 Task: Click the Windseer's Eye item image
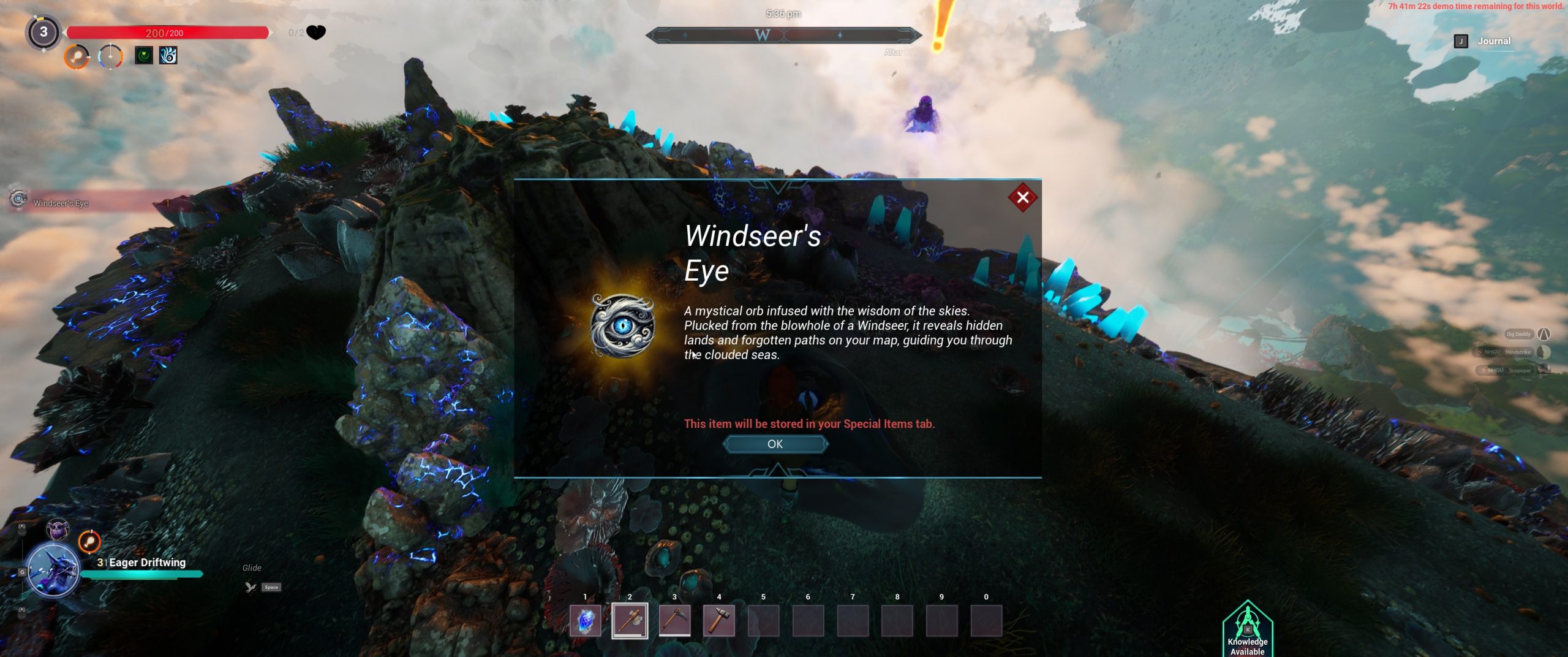coord(622,325)
